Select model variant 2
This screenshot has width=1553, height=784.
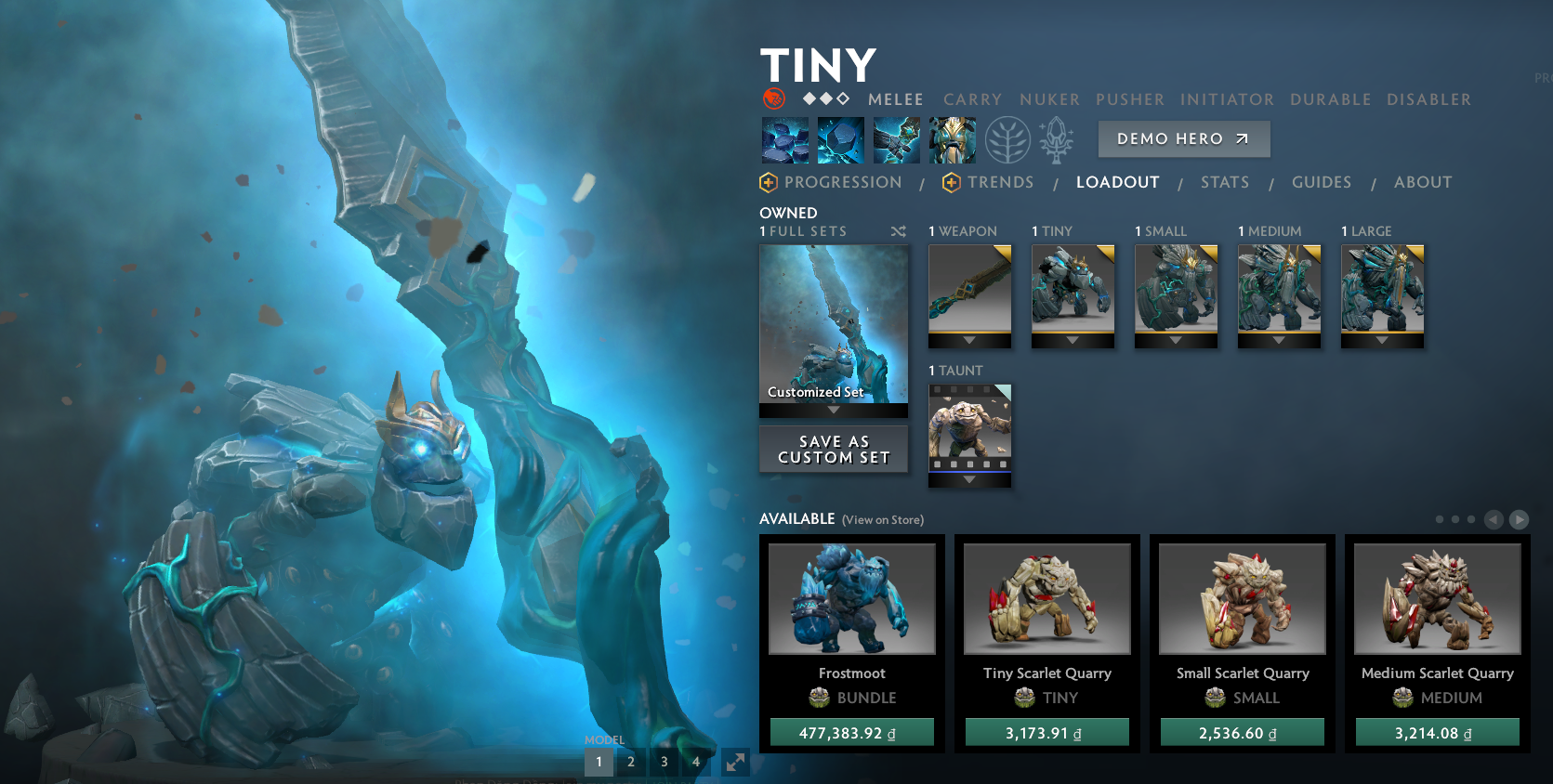click(631, 761)
